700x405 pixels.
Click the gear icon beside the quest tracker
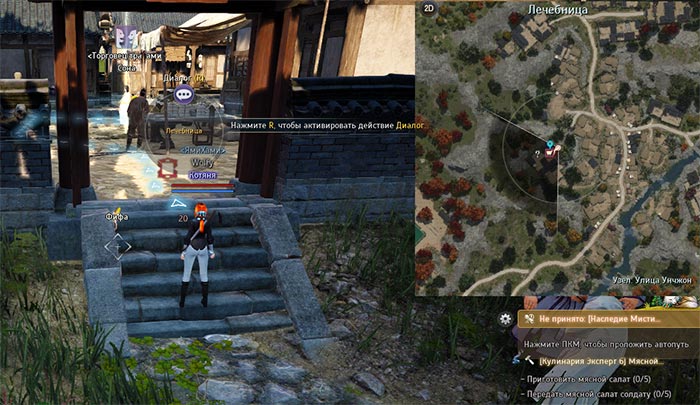(x=506, y=318)
